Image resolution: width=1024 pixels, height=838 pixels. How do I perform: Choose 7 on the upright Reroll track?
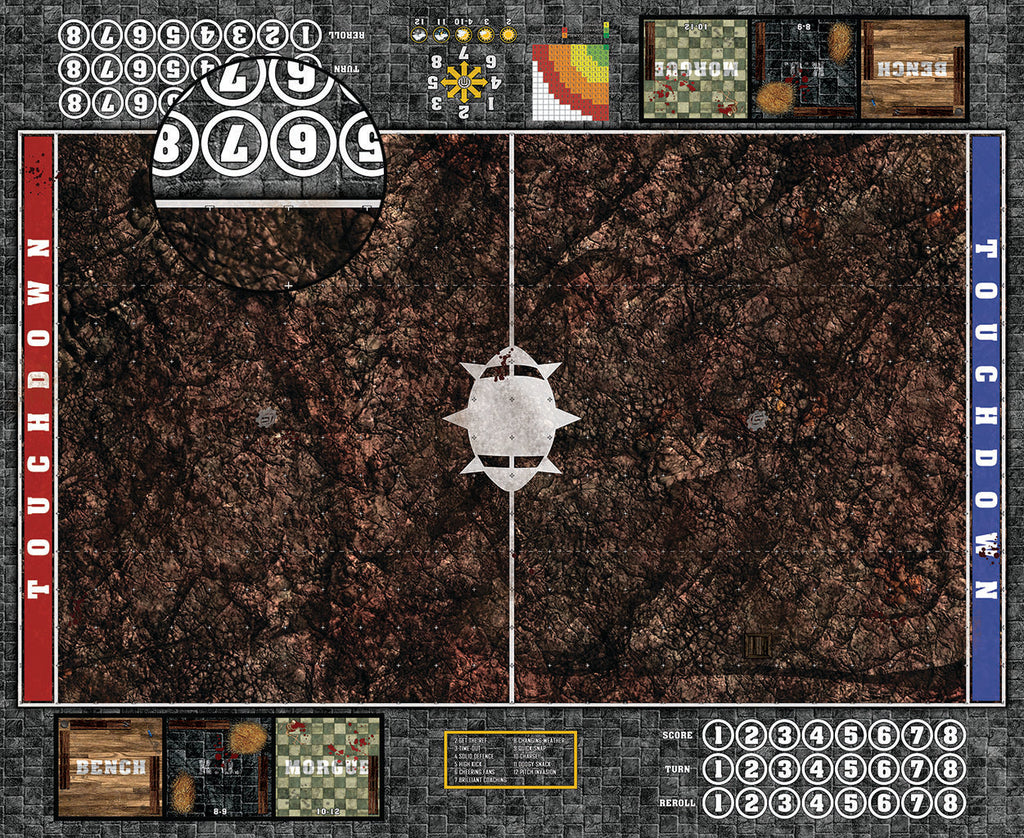tap(918, 803)
